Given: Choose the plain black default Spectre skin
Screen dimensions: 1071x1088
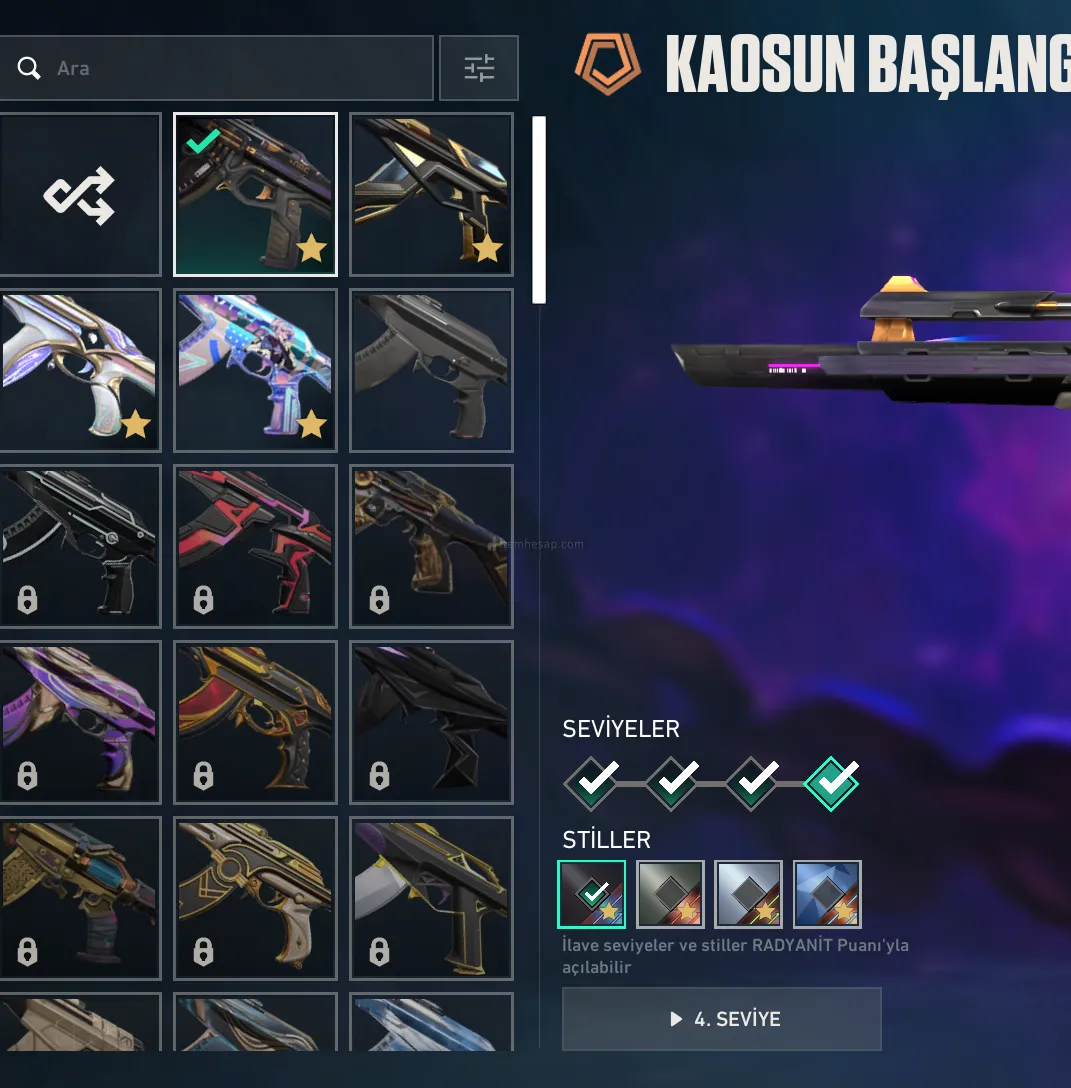Looking at the screenshot, I should [431, 370].
